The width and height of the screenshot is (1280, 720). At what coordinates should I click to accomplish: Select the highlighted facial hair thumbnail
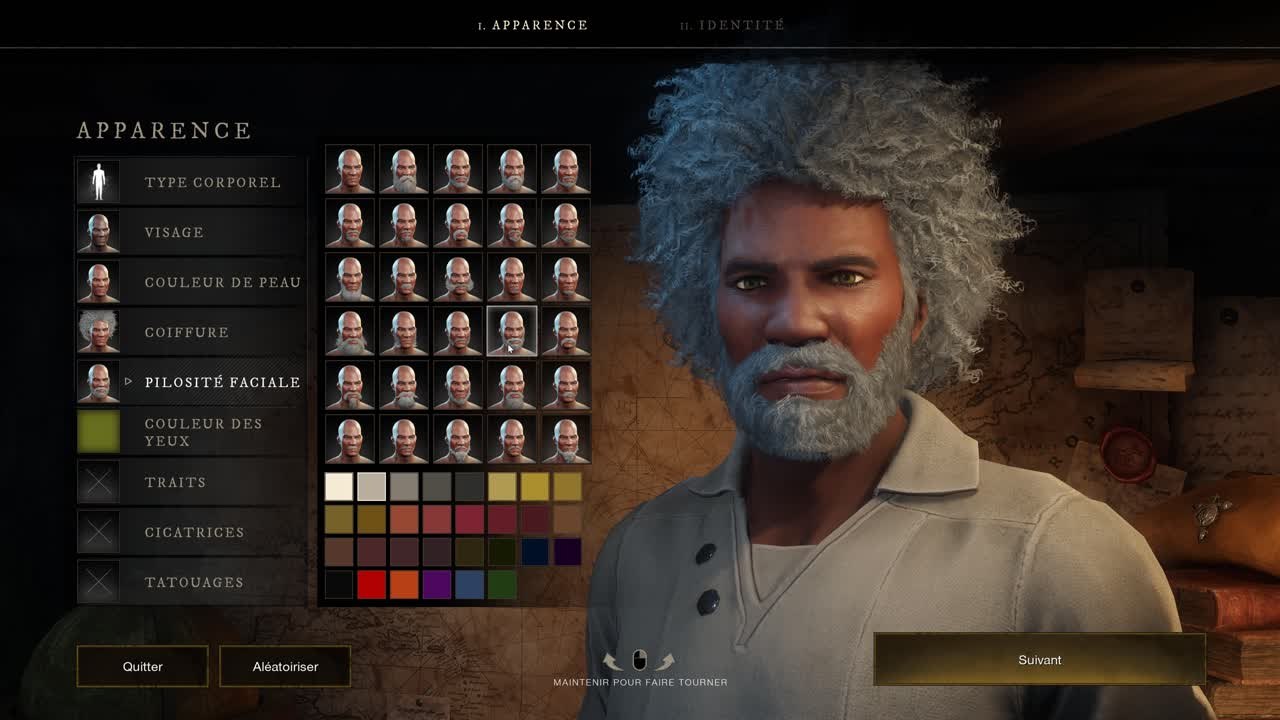(512, 332)
